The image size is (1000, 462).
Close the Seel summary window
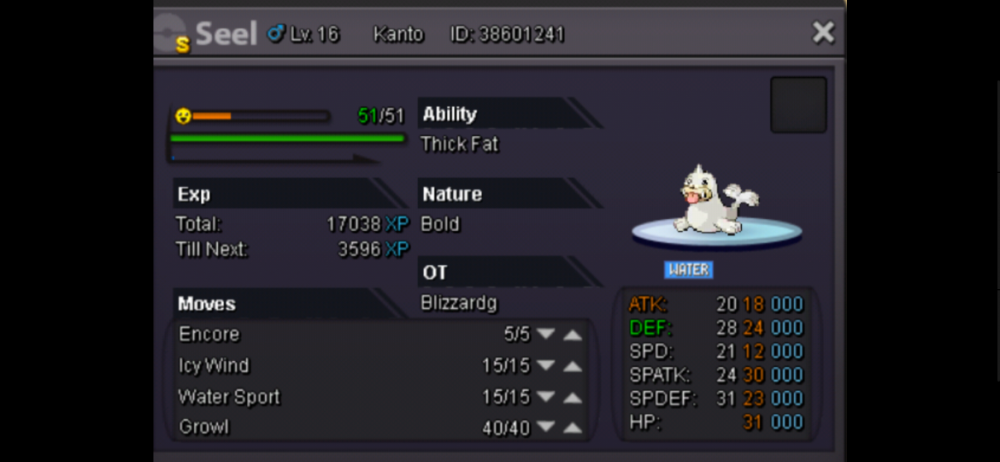point(823,33)
